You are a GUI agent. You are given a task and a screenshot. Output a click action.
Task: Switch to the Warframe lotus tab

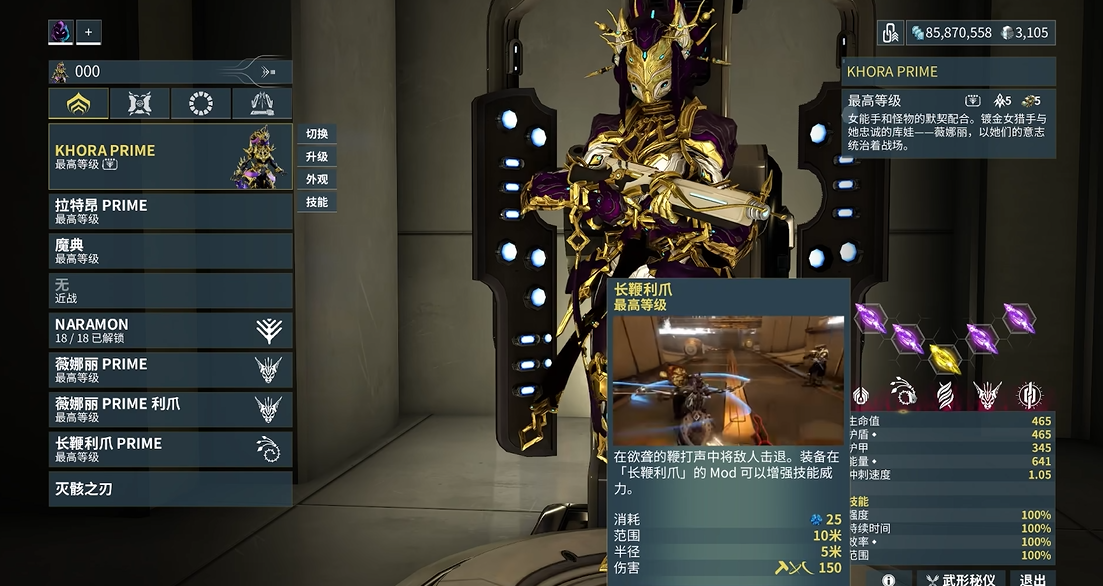point(79,103)
